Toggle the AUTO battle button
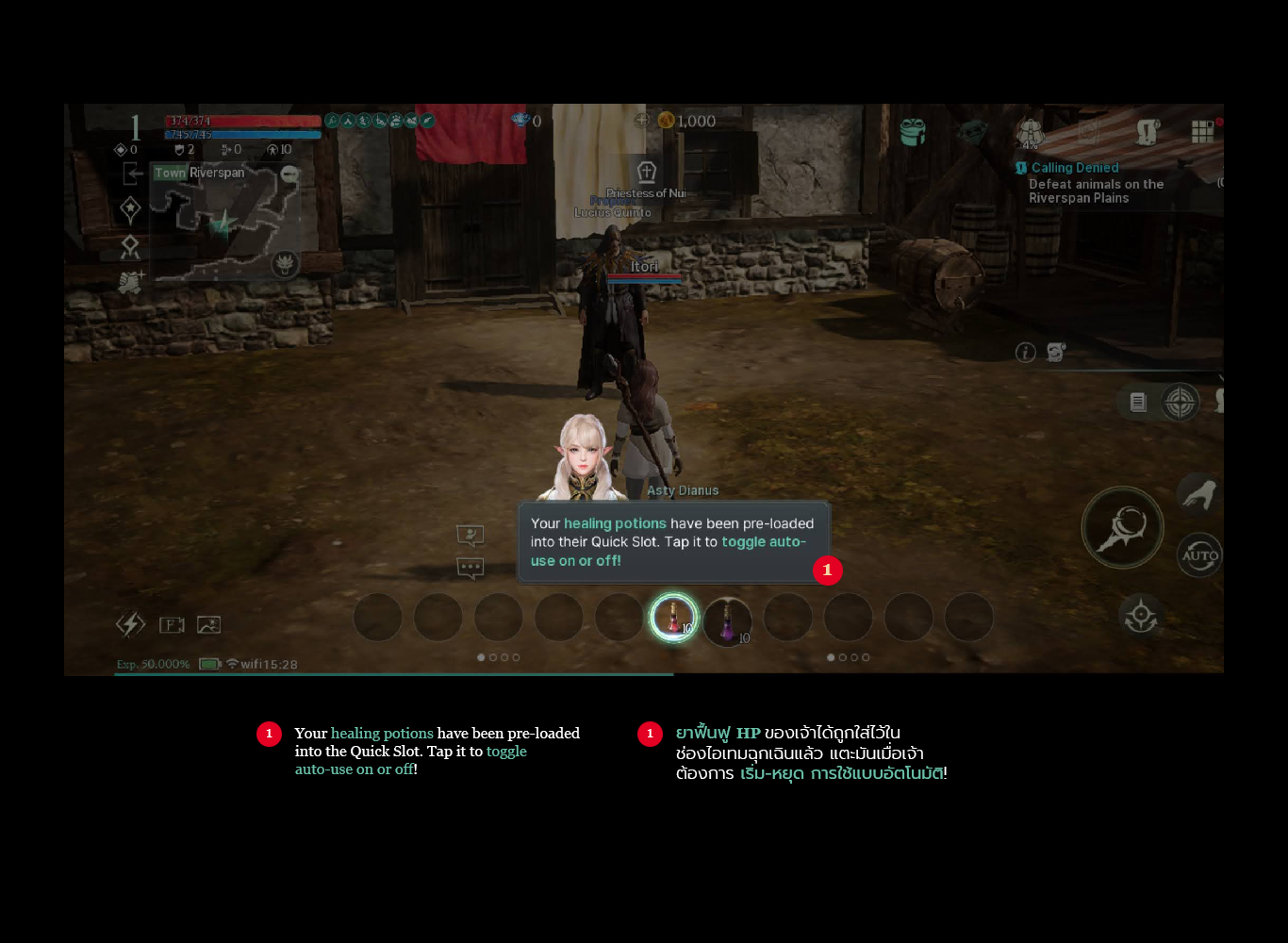Image resolution: width=1288 pixels, height=943 pixels. 1199,555
